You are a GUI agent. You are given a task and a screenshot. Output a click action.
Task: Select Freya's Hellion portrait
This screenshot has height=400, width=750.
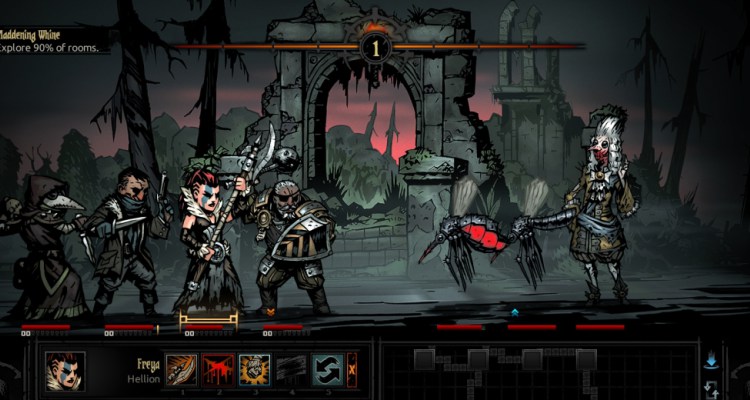(65, 371)
